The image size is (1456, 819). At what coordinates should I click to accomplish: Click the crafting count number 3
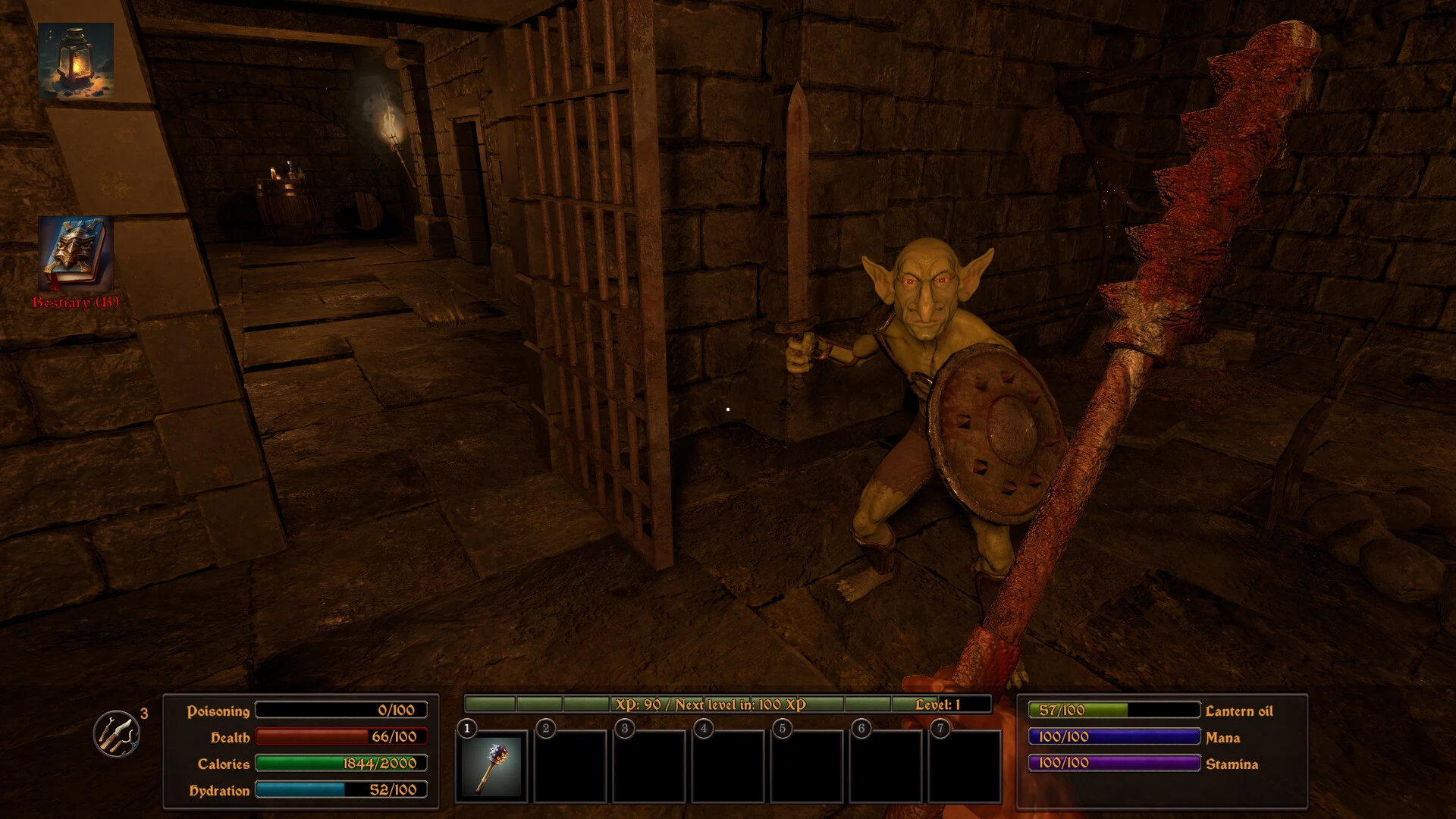coord(143,714)
